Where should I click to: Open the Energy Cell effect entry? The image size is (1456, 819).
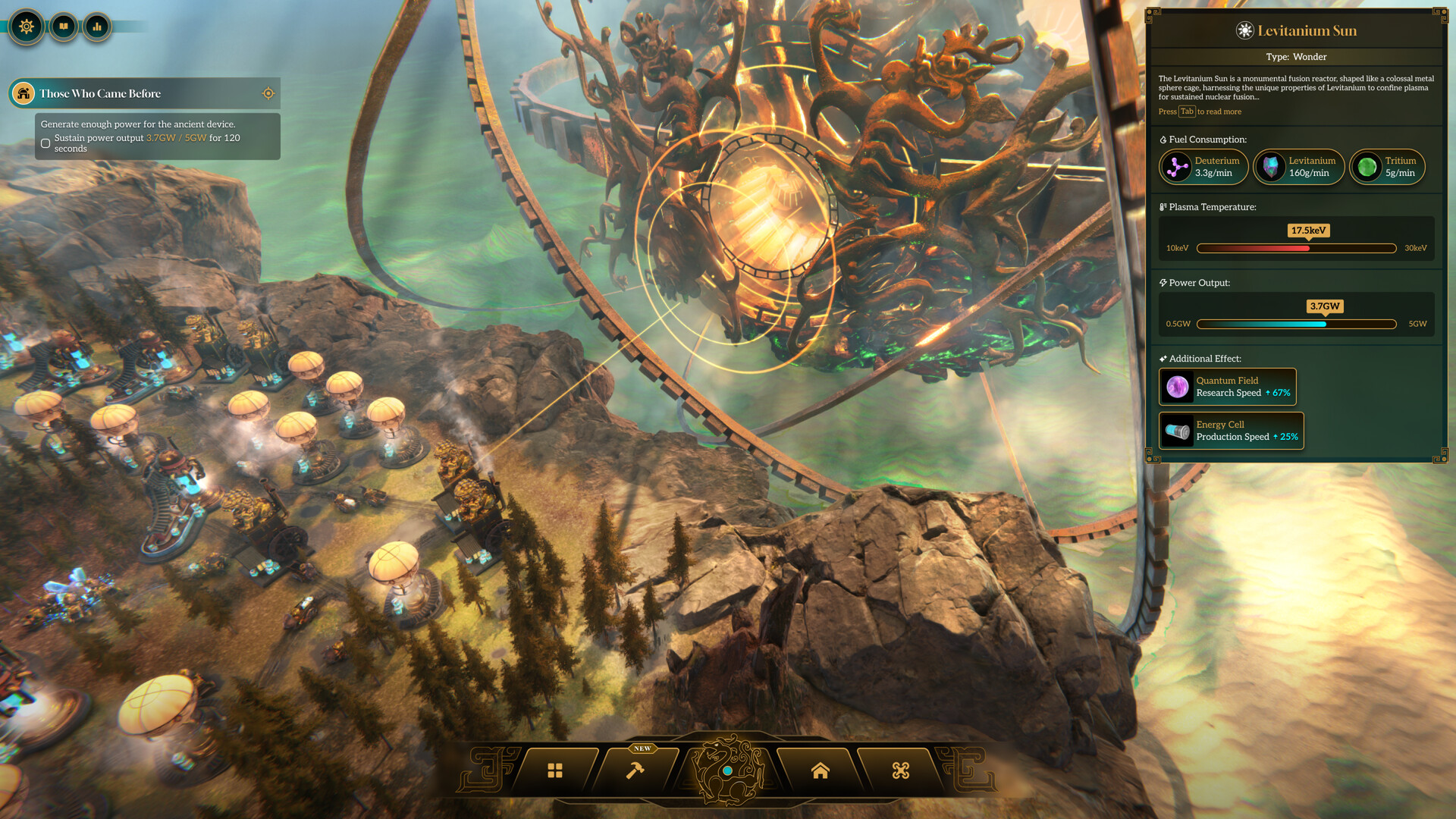(1231, 430)
